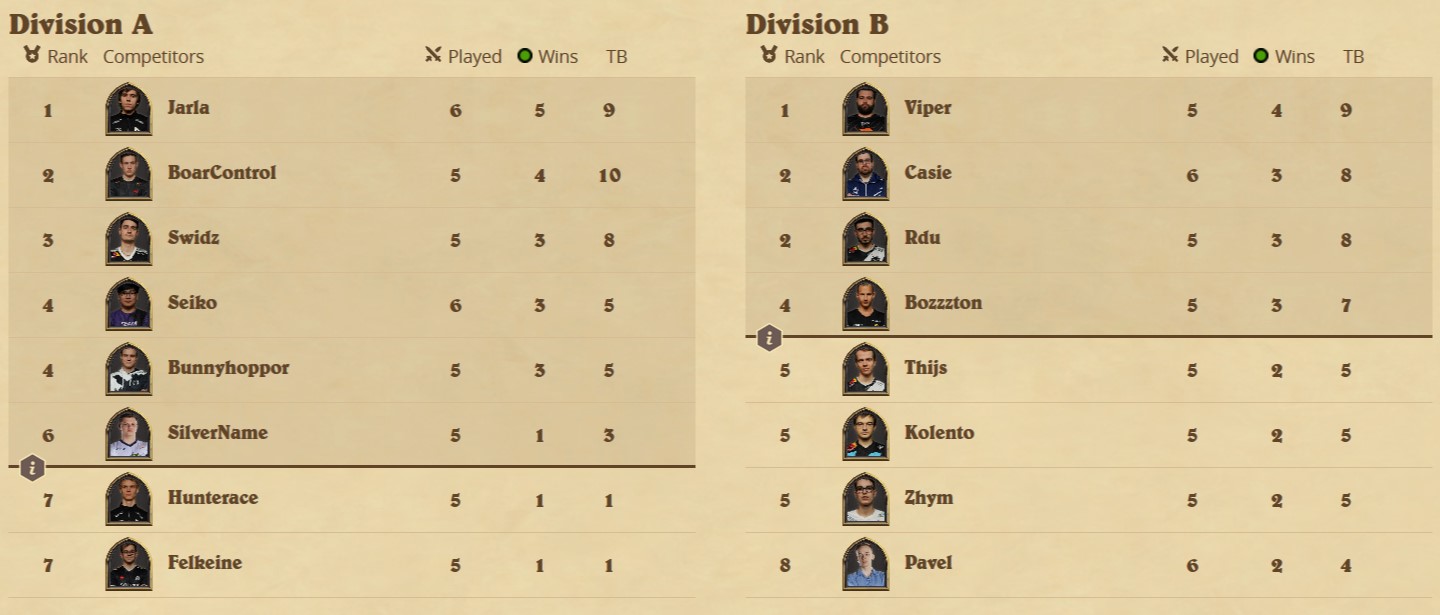The height and width of the screenshot is (615, 1440).
Task: Show Division A cutoff info icon
Action: [33, 467]
